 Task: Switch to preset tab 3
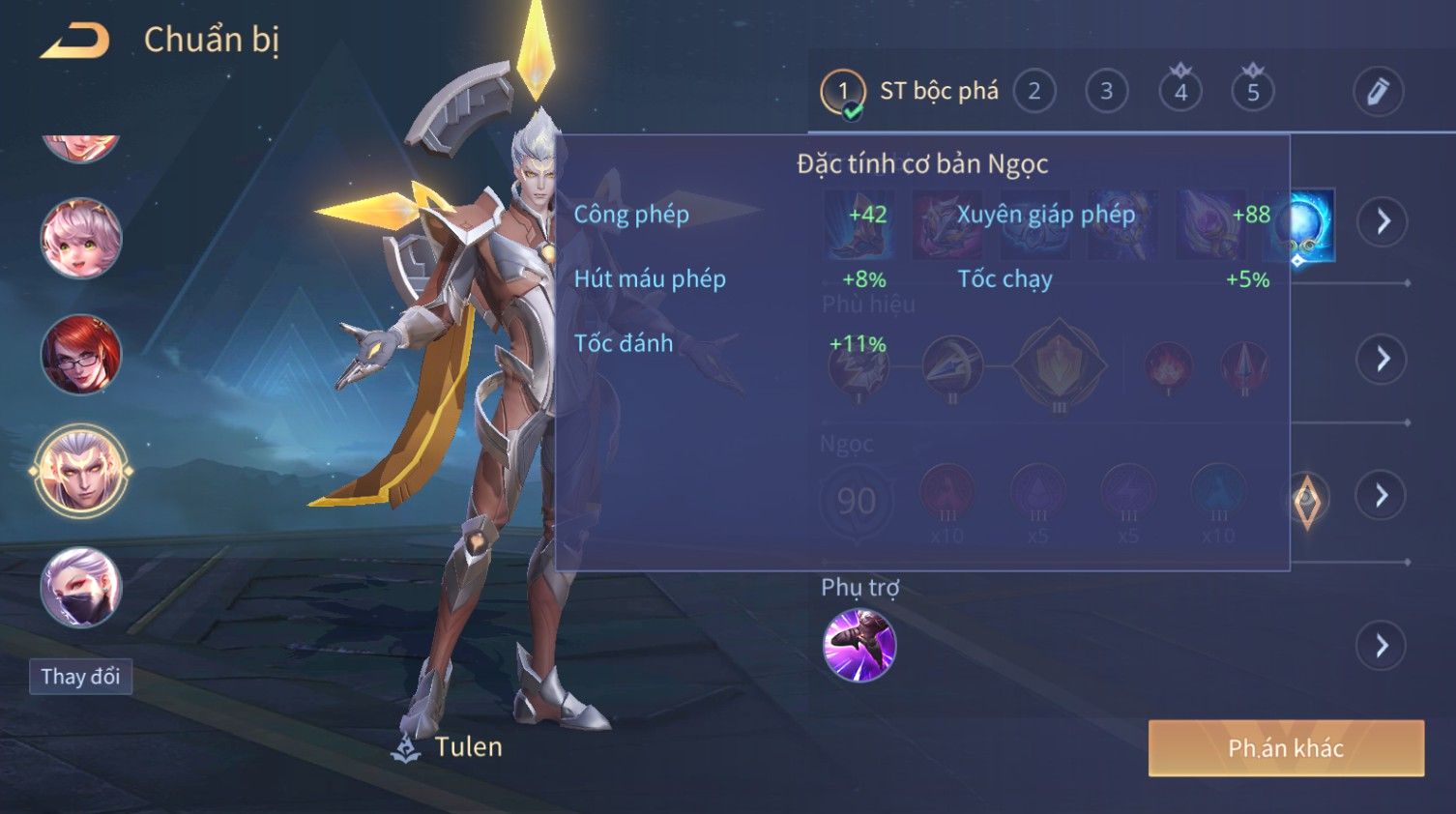(x=1106, y=92)
